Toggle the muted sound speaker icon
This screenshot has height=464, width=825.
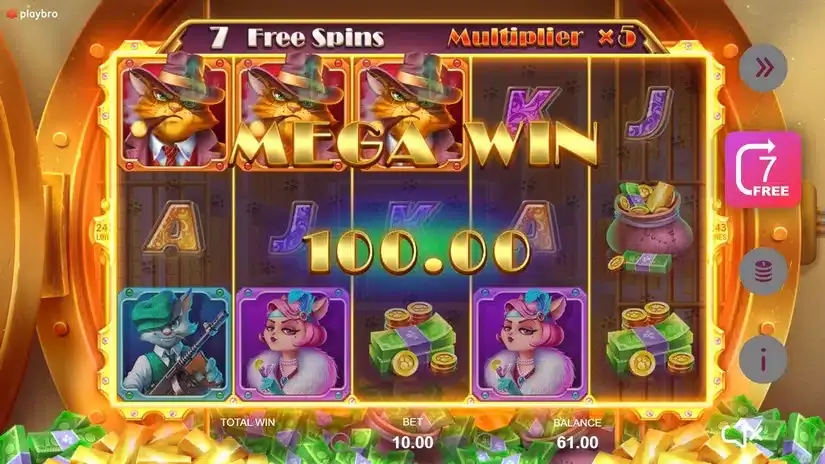coord(742,432)
